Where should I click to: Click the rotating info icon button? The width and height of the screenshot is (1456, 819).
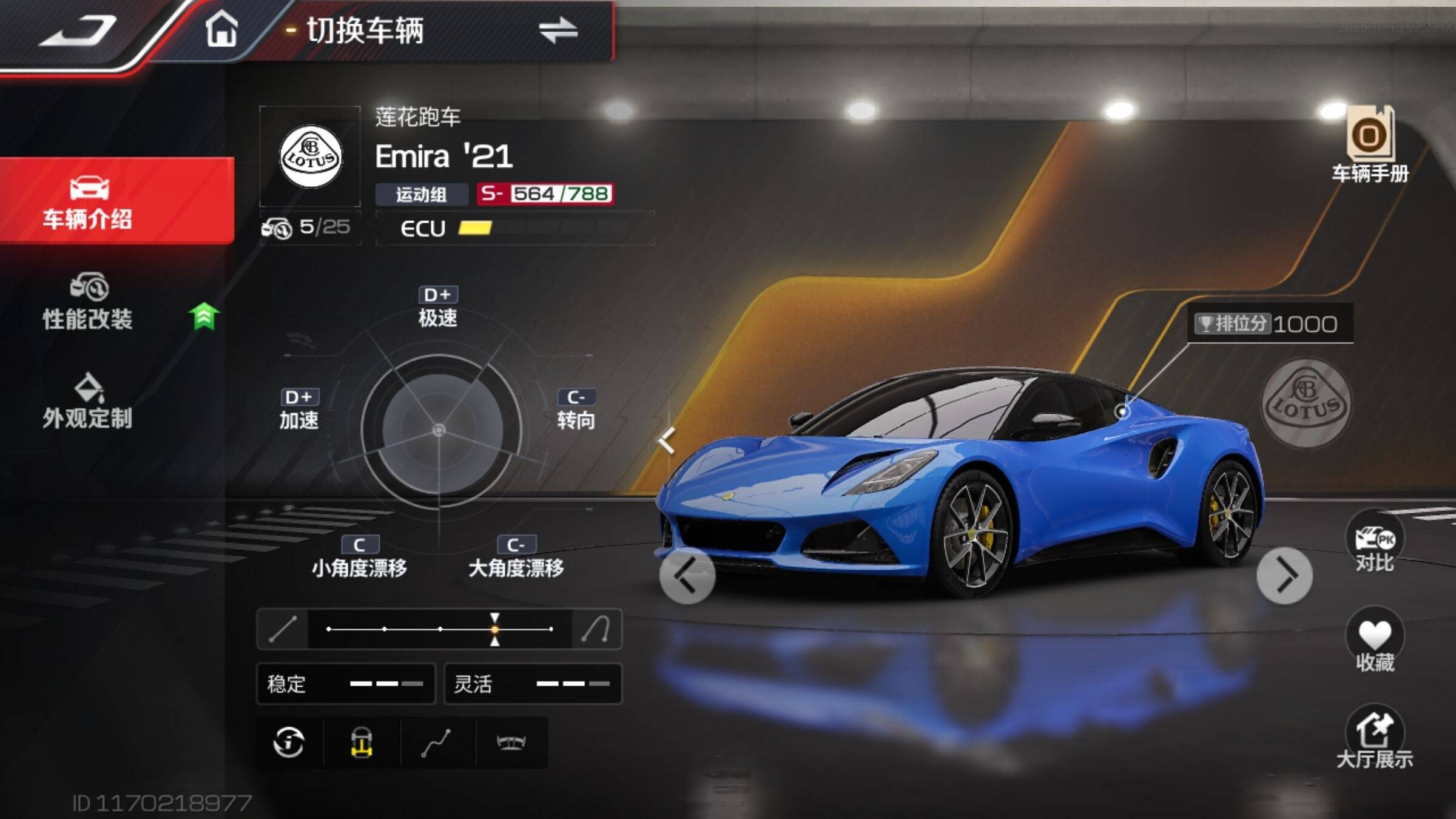coord(289,743)
